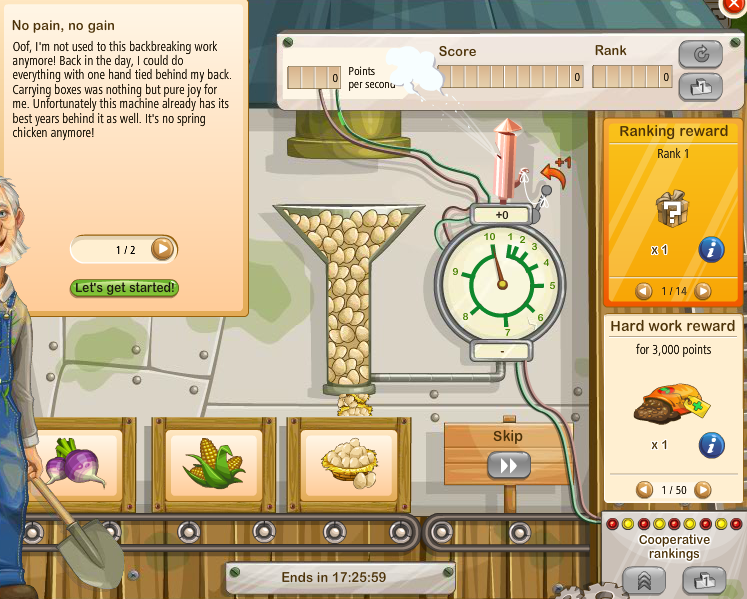Open cooperative rankings chevron button
The width and height of the screenshot is (747, 599).
click(x=645, y=580)
